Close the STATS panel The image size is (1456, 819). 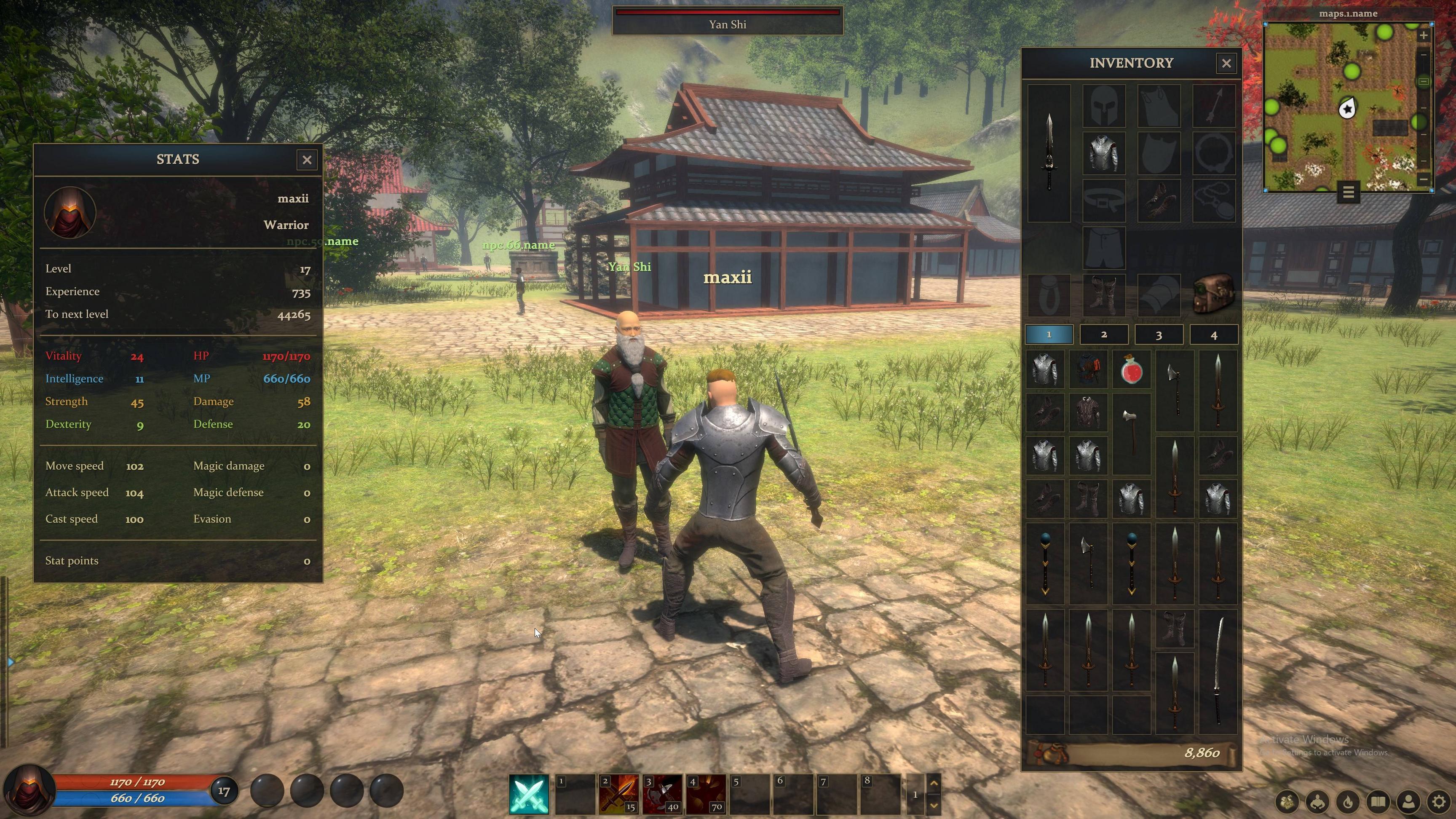pyautogui.click(x=307, y=160)
